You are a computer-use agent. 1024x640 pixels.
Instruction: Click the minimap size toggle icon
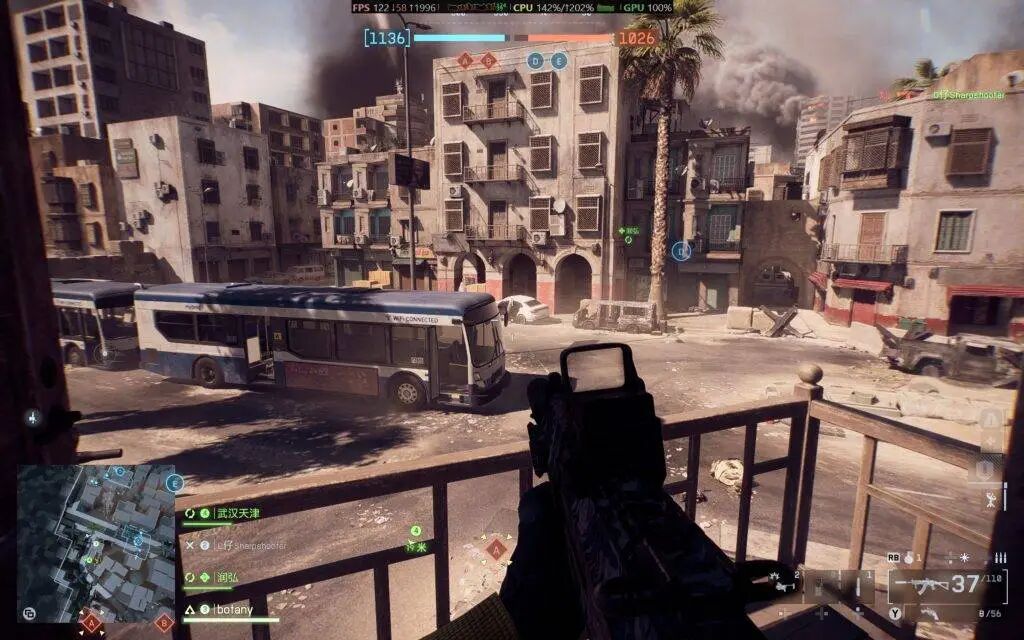click(29, 613)
